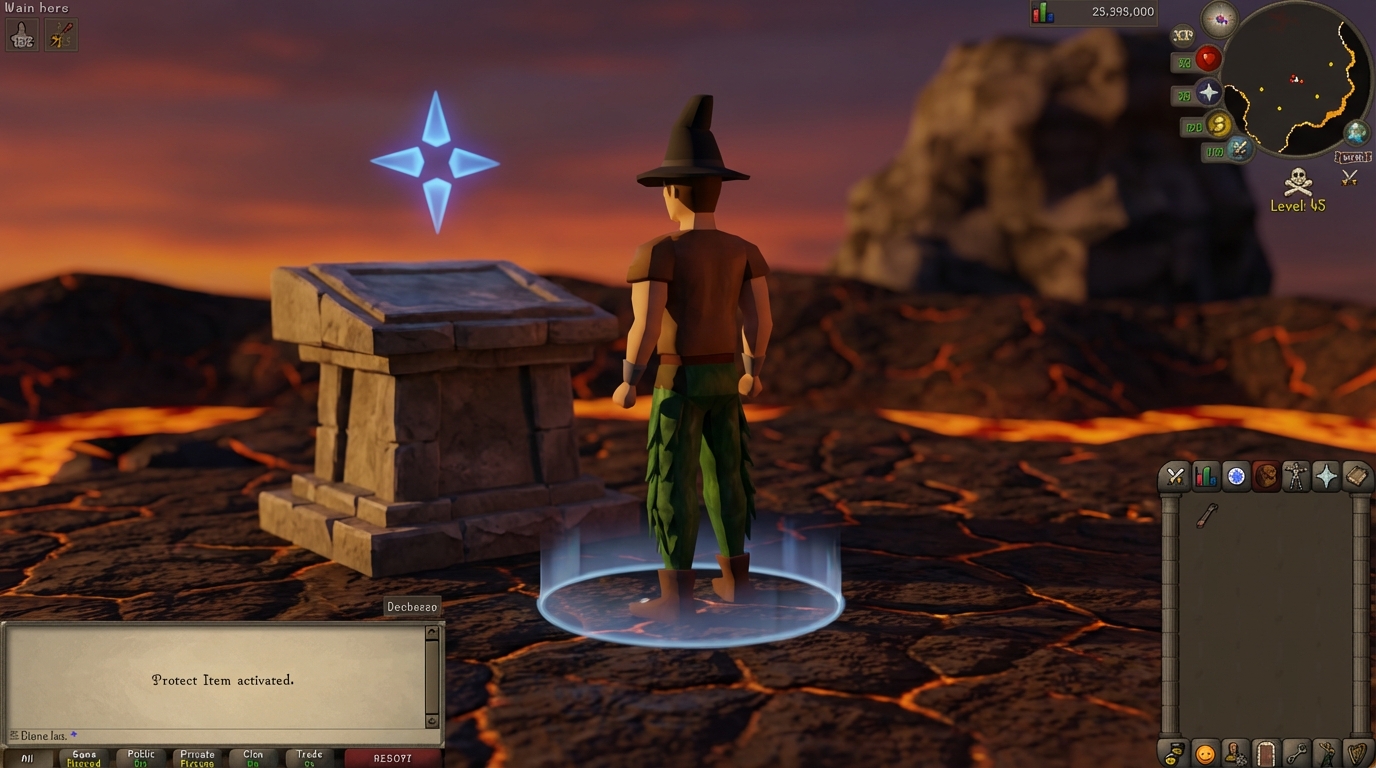The image size is (1376, 768).
Task: Change Private chat from Filtered
Action: pyautogui.click(x=197, y=757)
